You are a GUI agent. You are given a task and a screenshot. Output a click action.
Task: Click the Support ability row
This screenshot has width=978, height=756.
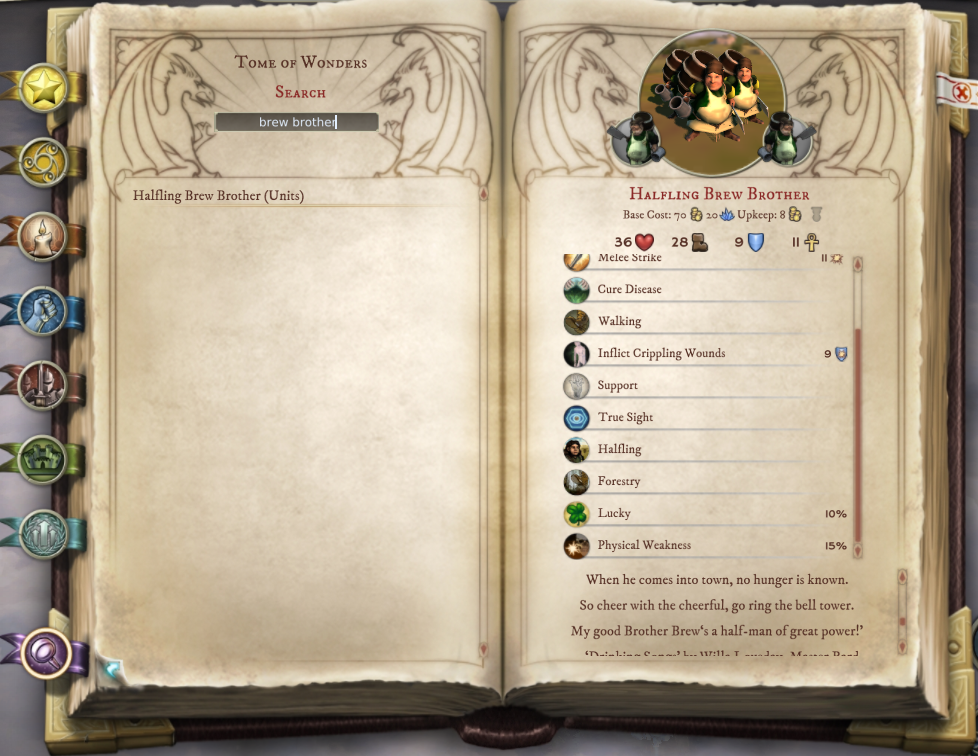[x=617, y=385]
